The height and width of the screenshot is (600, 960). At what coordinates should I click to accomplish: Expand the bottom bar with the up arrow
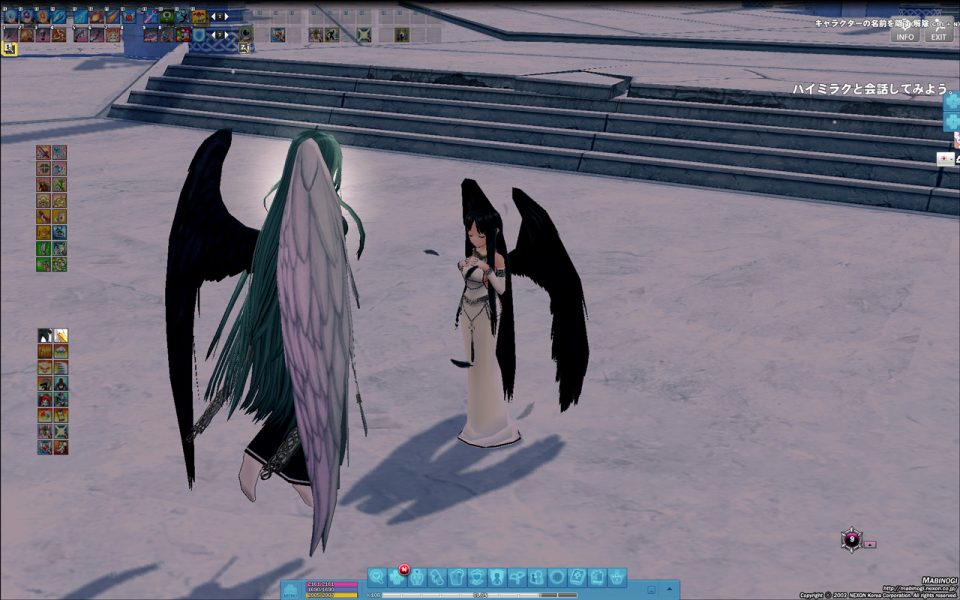click(669, 590)
